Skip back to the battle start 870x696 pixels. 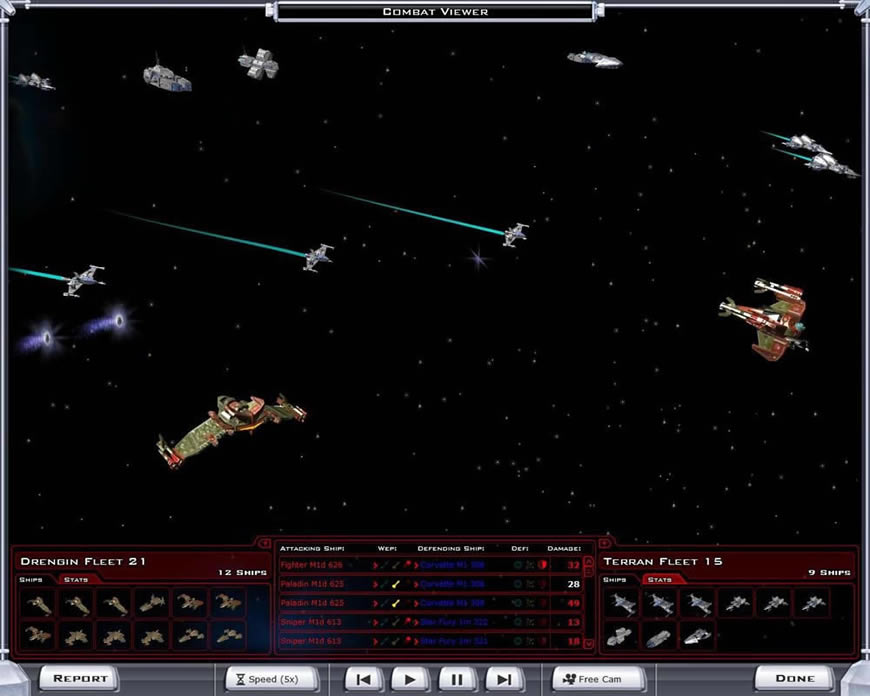[364, 679]
